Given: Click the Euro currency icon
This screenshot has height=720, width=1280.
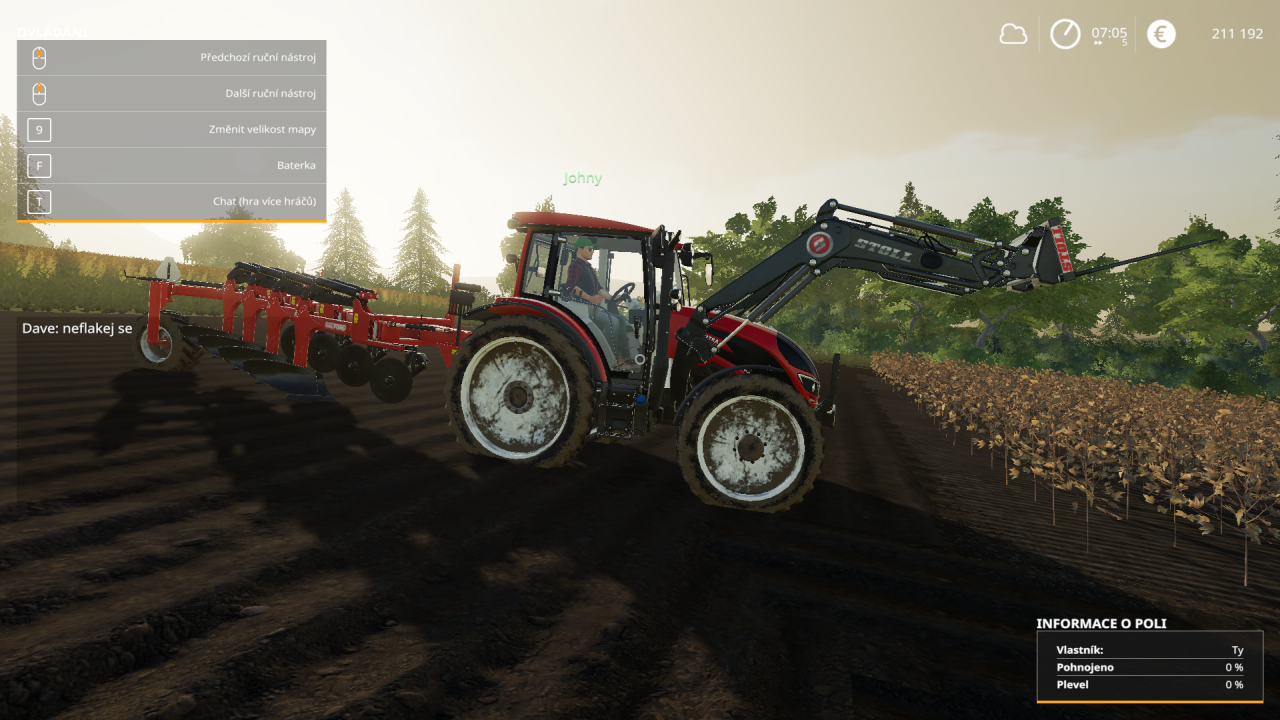Looking at the screenshot, I should (x=1160, y=34).
